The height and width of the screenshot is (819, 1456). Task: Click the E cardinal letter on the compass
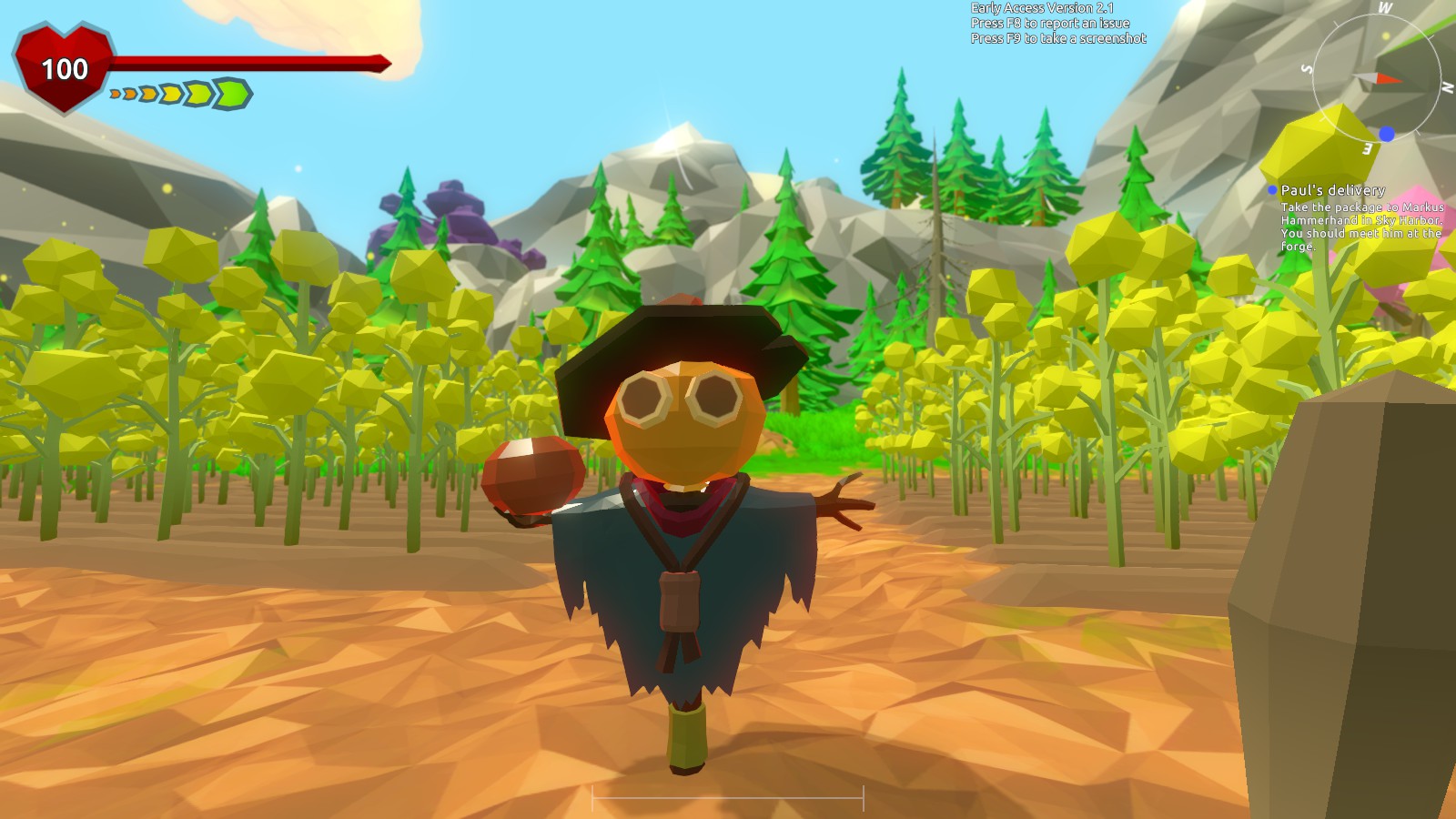[1368, 148]
